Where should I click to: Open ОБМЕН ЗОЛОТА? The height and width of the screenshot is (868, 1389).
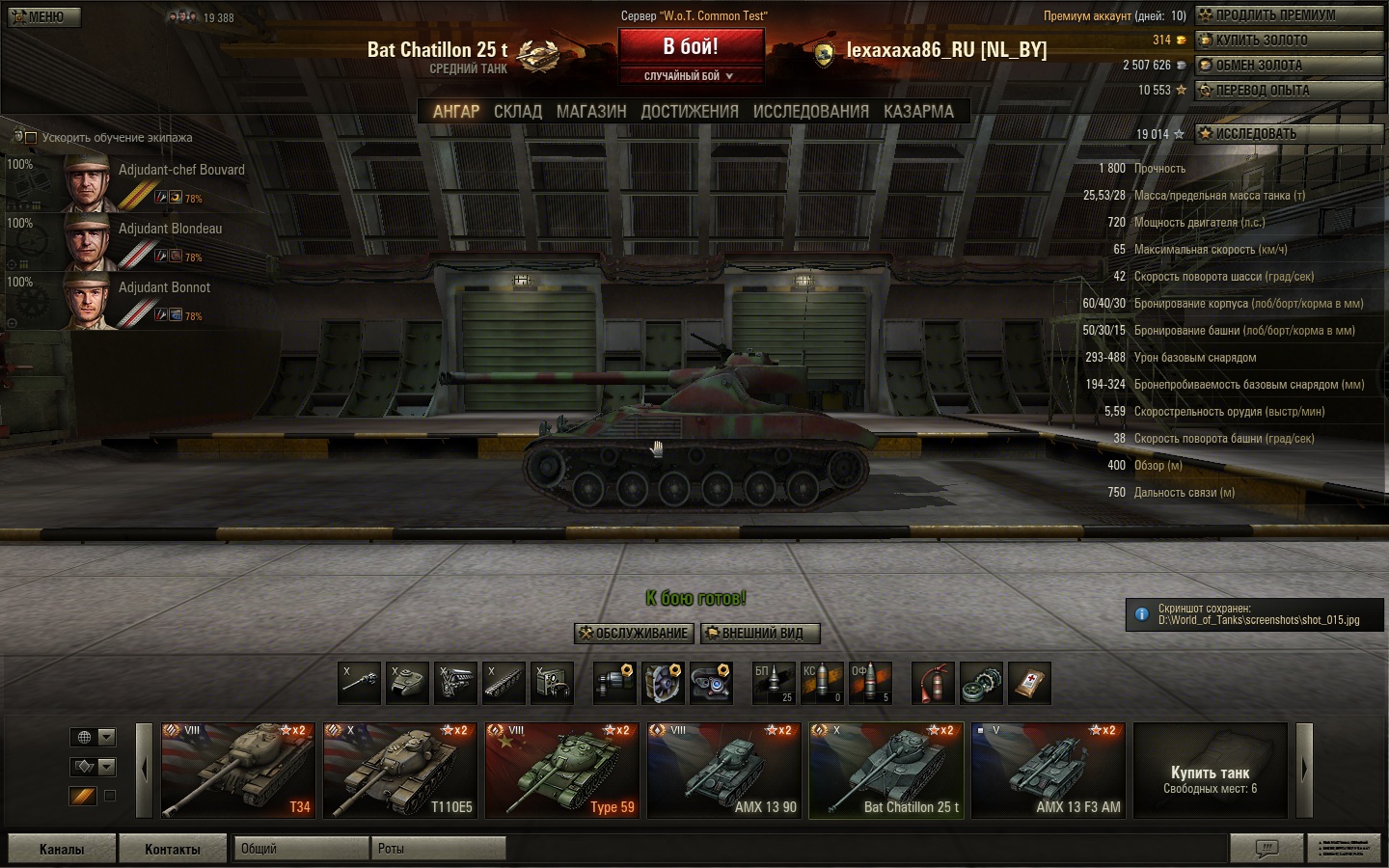point(1289,66)
